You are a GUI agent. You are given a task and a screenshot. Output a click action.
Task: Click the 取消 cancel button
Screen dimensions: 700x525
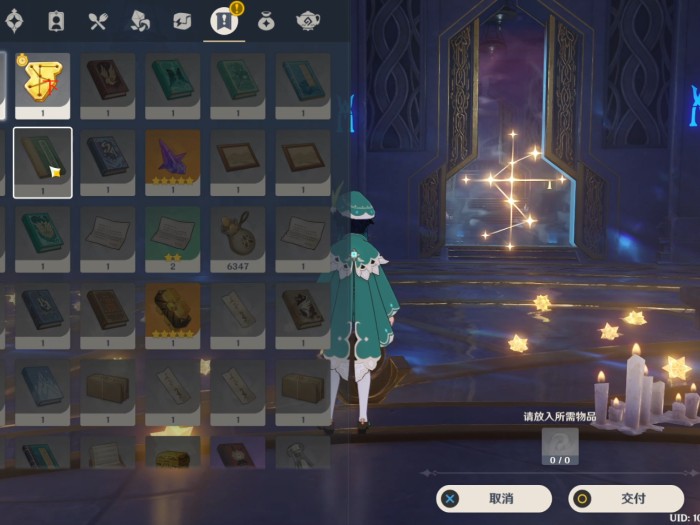coord(494,498)
